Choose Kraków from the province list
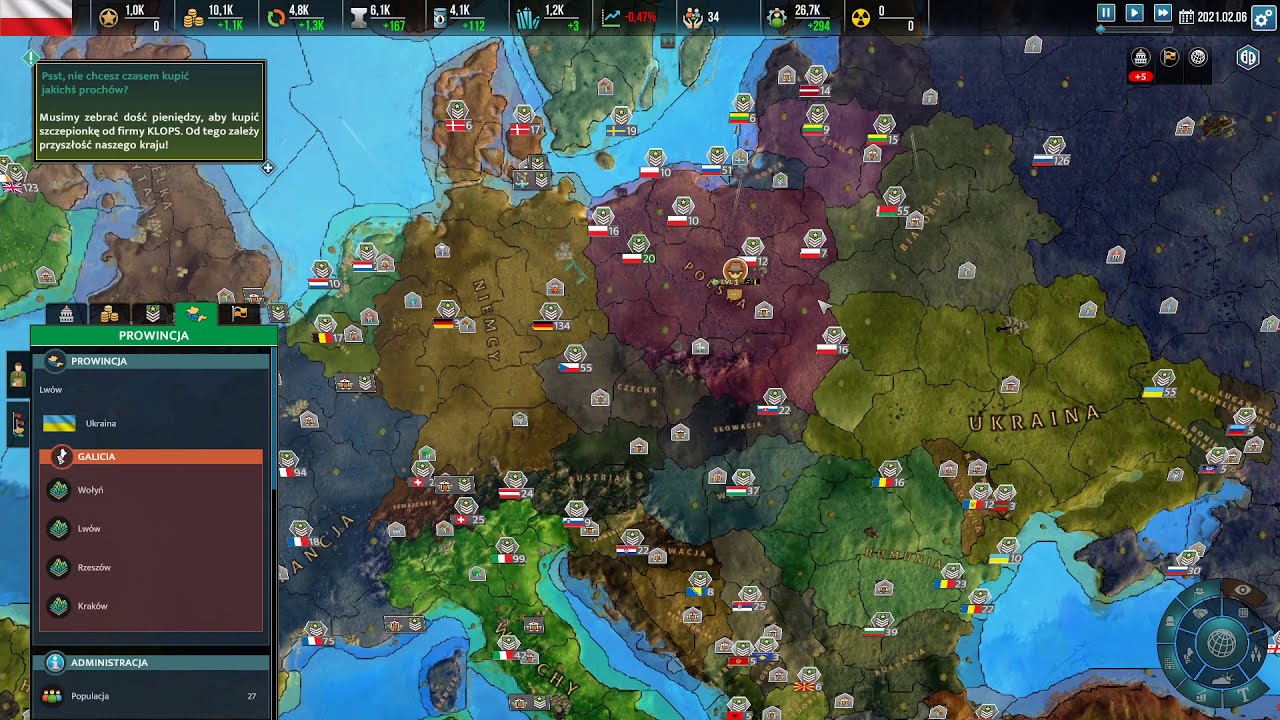The width and height of the screenshot is (1280, 720). point(92,606)
